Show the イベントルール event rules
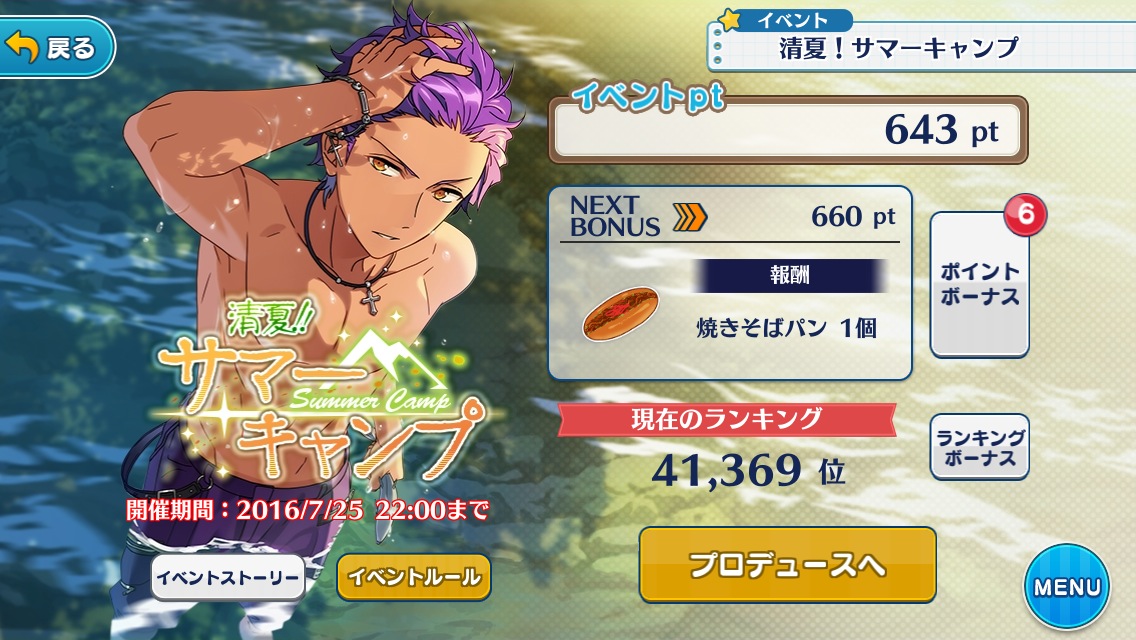 pos(414,577)
